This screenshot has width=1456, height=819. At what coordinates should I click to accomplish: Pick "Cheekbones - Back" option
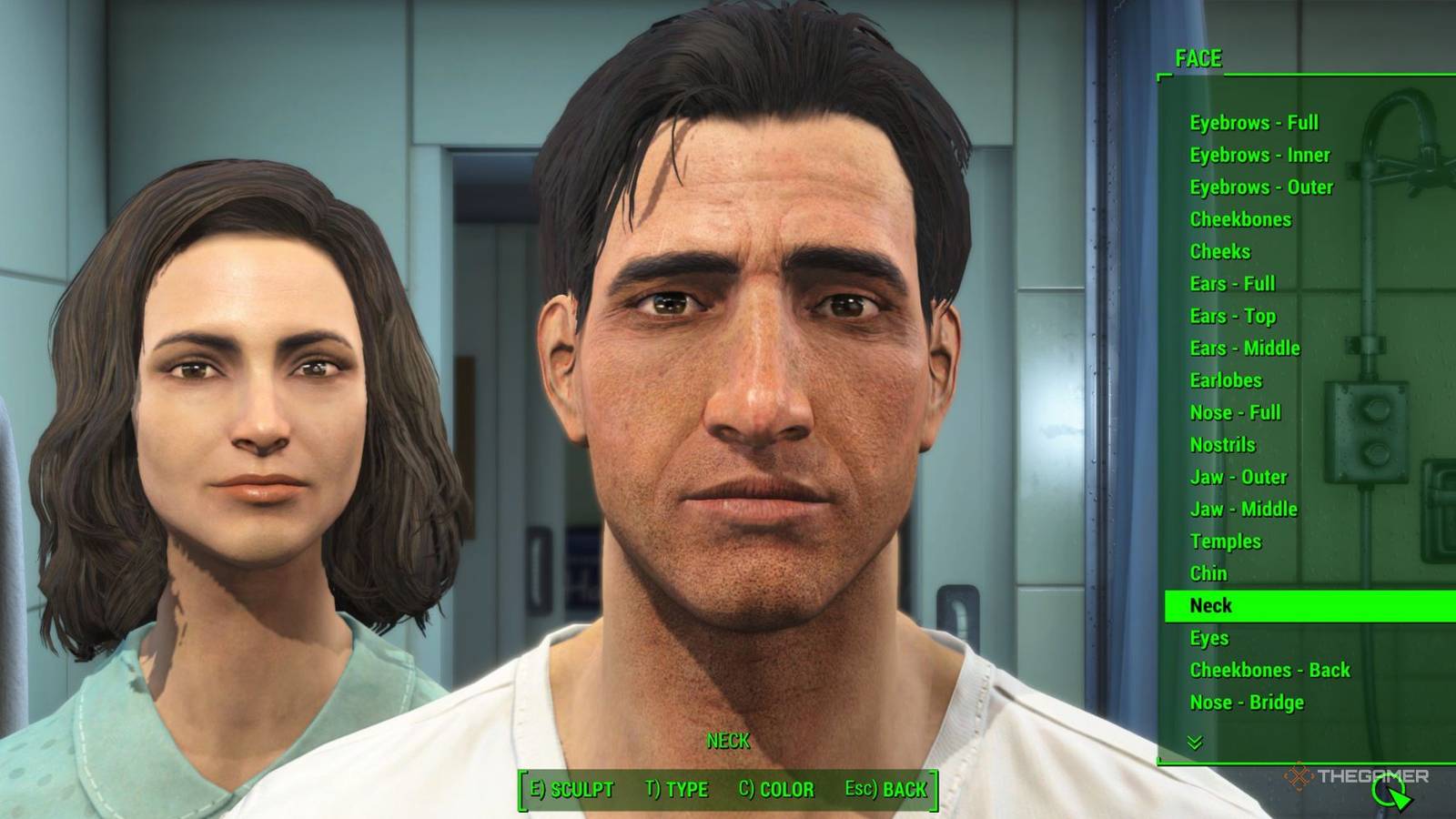click(1270, 670)
